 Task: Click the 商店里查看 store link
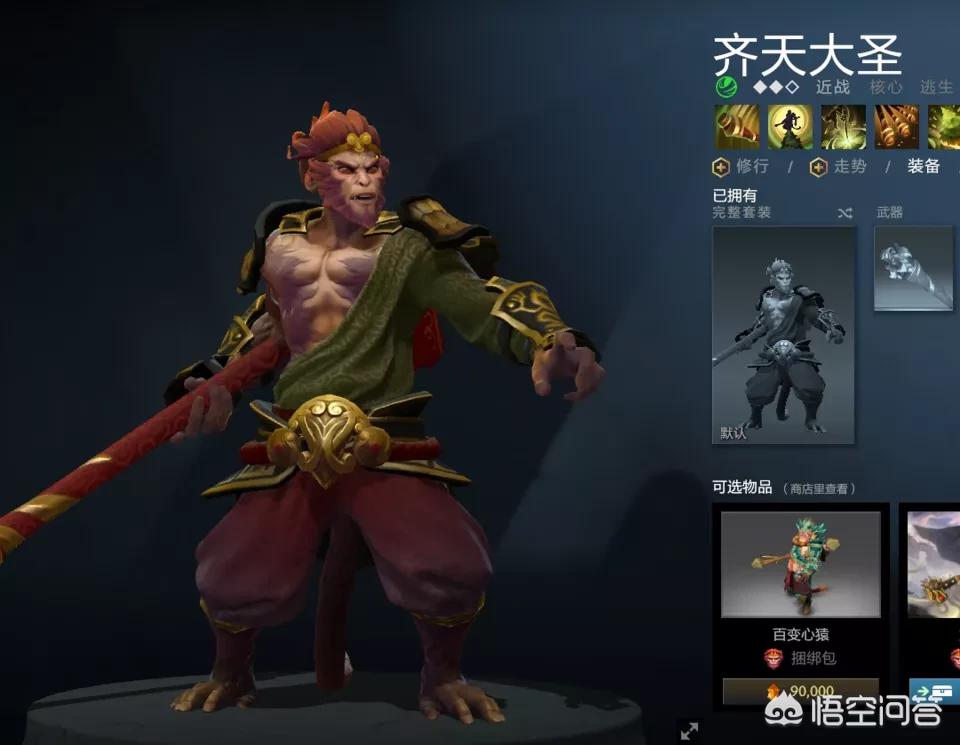click(x=819, y=489)
